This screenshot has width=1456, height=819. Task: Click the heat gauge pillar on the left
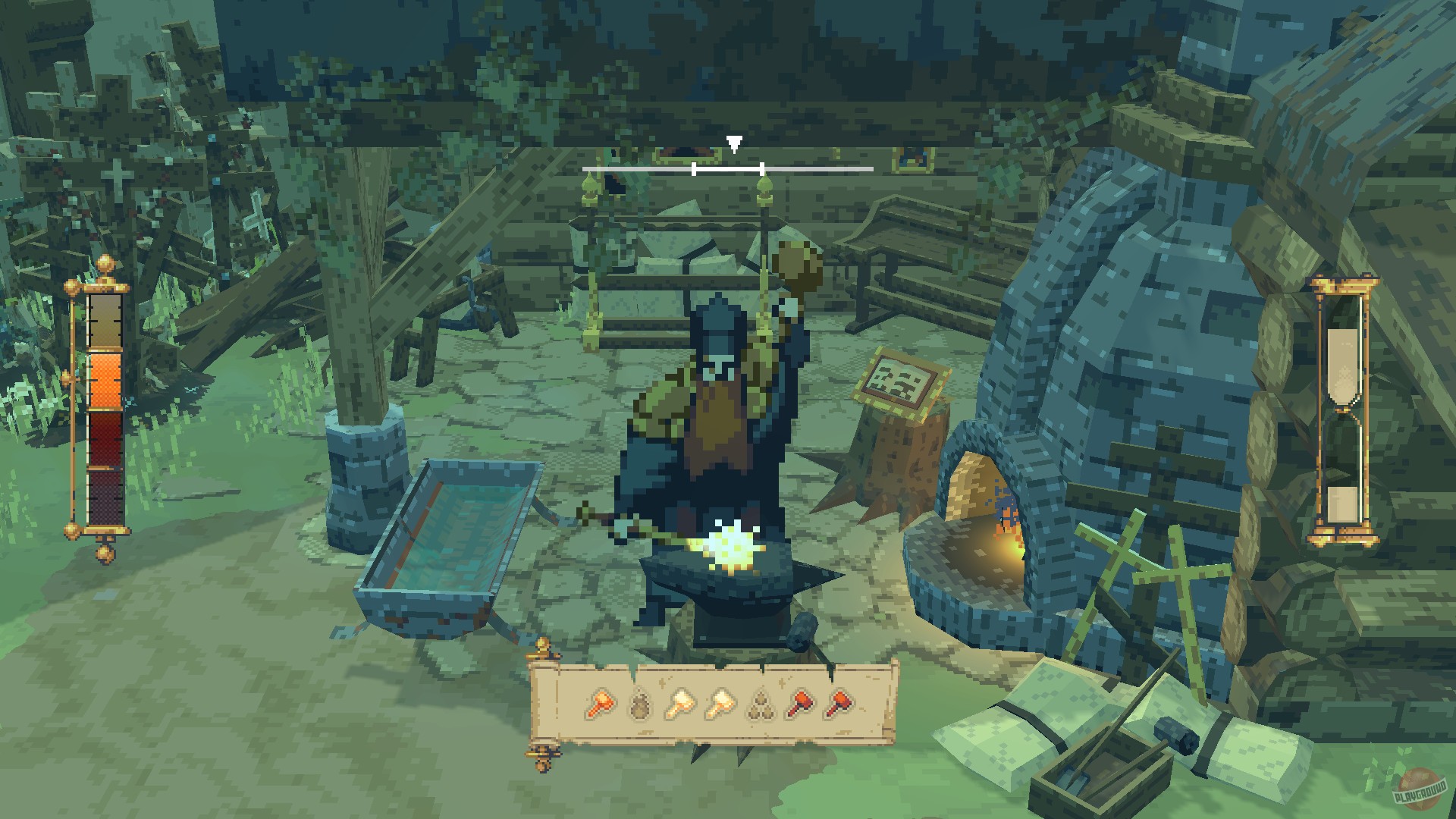point(105,409)
